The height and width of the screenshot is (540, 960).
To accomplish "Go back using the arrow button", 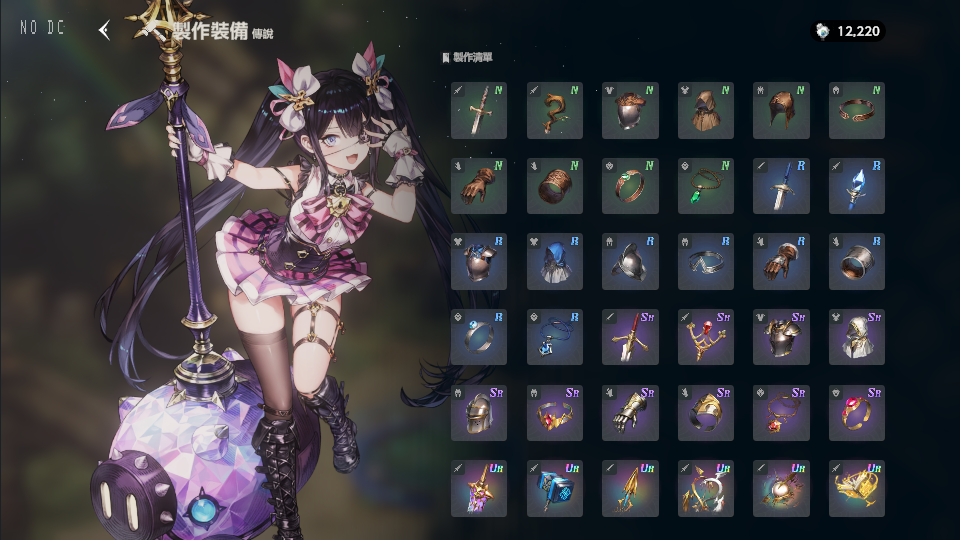I will point(104,30).
